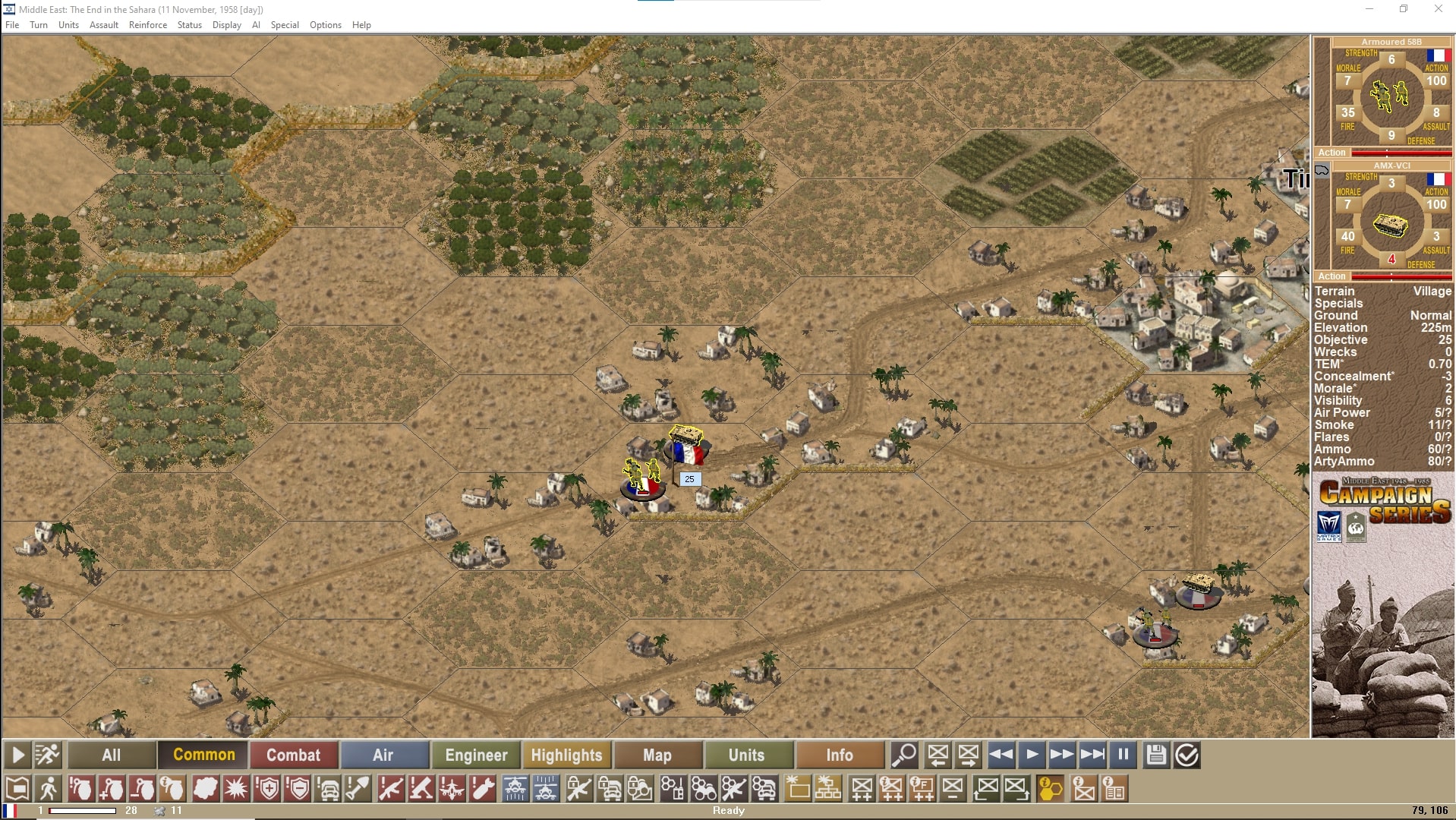Click the magnifying glass zoom button
Screen dimensions: 1456x820
coord(903,755)
